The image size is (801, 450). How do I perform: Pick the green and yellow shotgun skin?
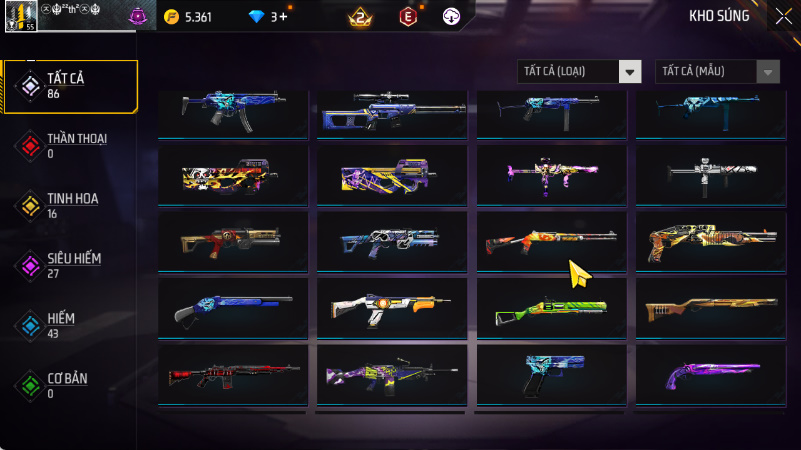click(x=551, y=309)
